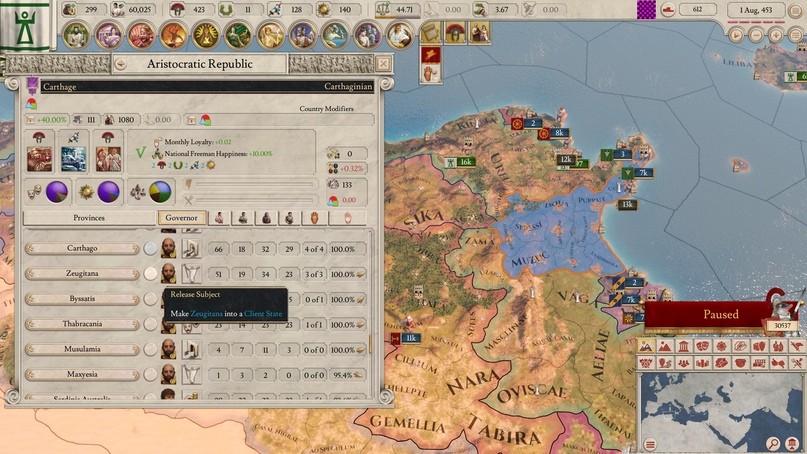Click the magnifying glass search button by minimap
Viewport: 807px width, 454px height.
(x=773, y=443)
